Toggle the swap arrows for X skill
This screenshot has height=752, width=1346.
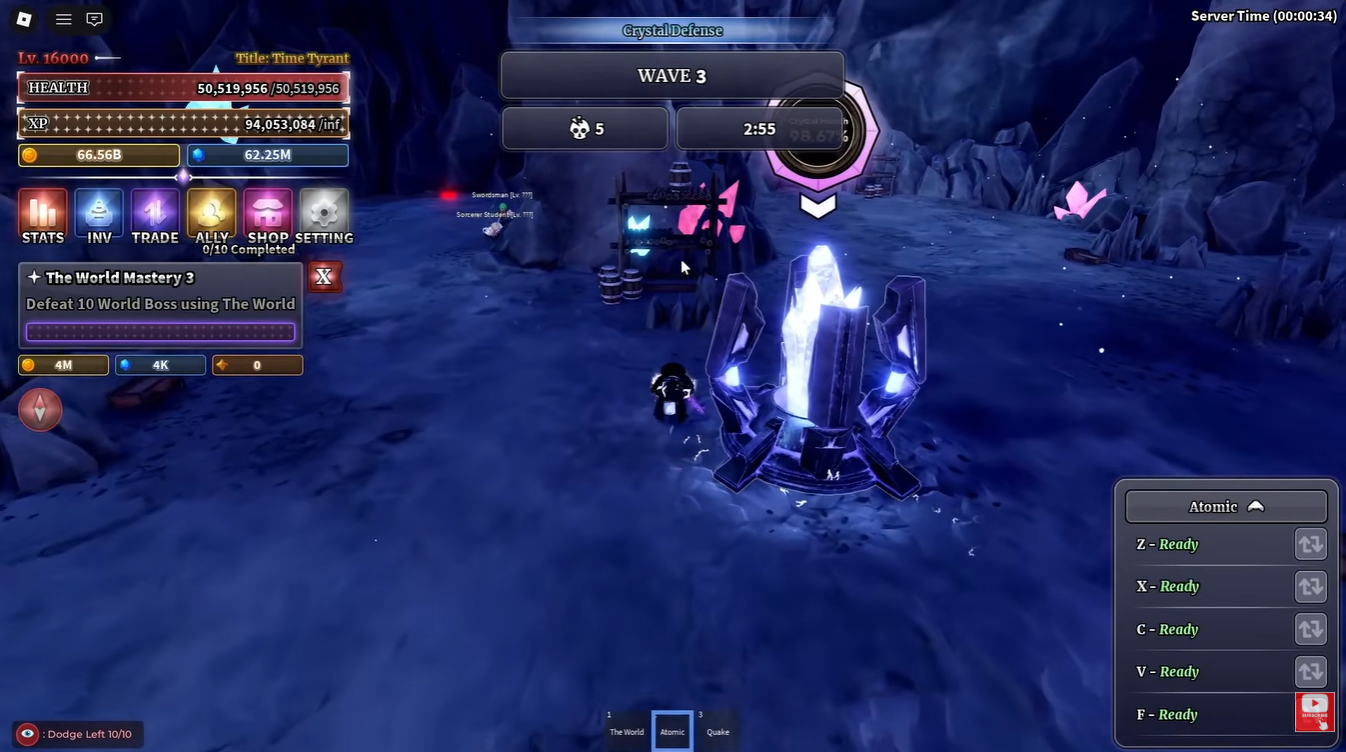1310,587
